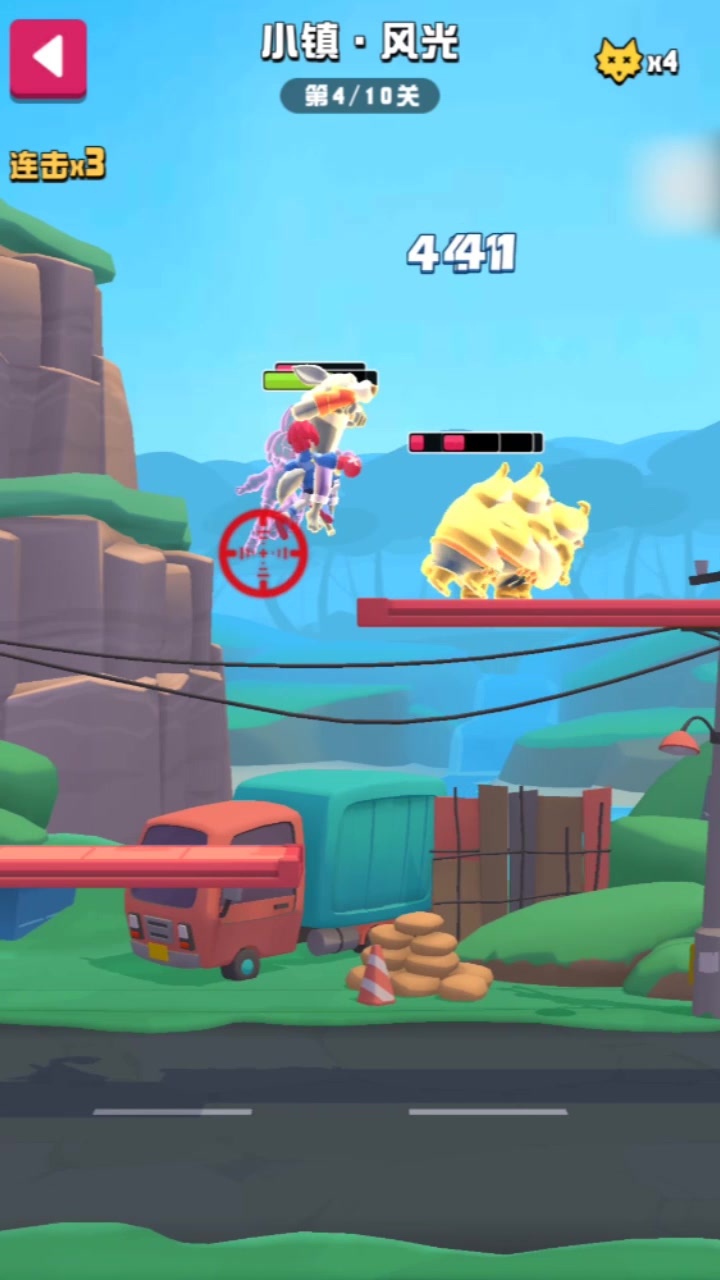Viewport: 720px width, 1280px height.
Task: Select the yellow cat head icon
Action: [x=618, y=62]
